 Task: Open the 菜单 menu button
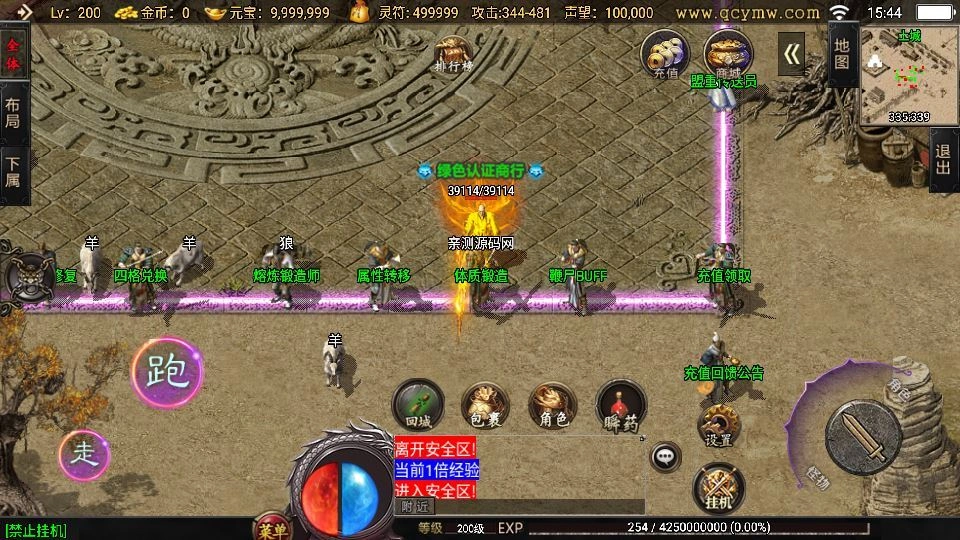pos(270,528)
